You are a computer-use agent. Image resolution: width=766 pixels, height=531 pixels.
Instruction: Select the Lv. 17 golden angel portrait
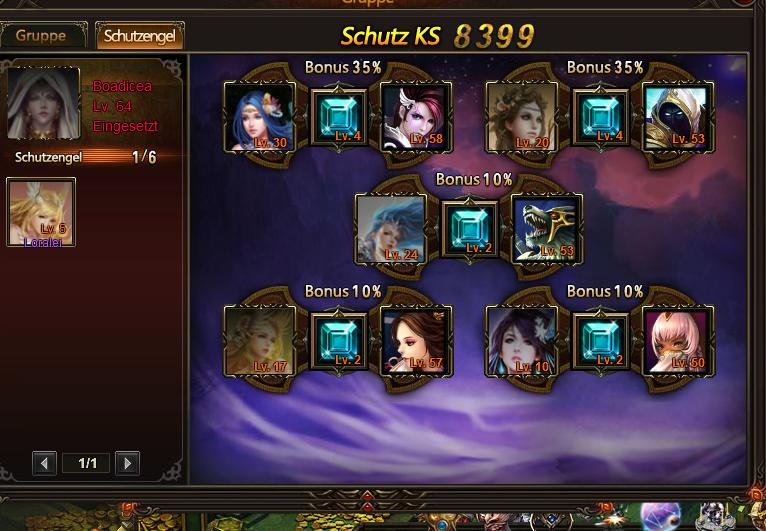259,341
